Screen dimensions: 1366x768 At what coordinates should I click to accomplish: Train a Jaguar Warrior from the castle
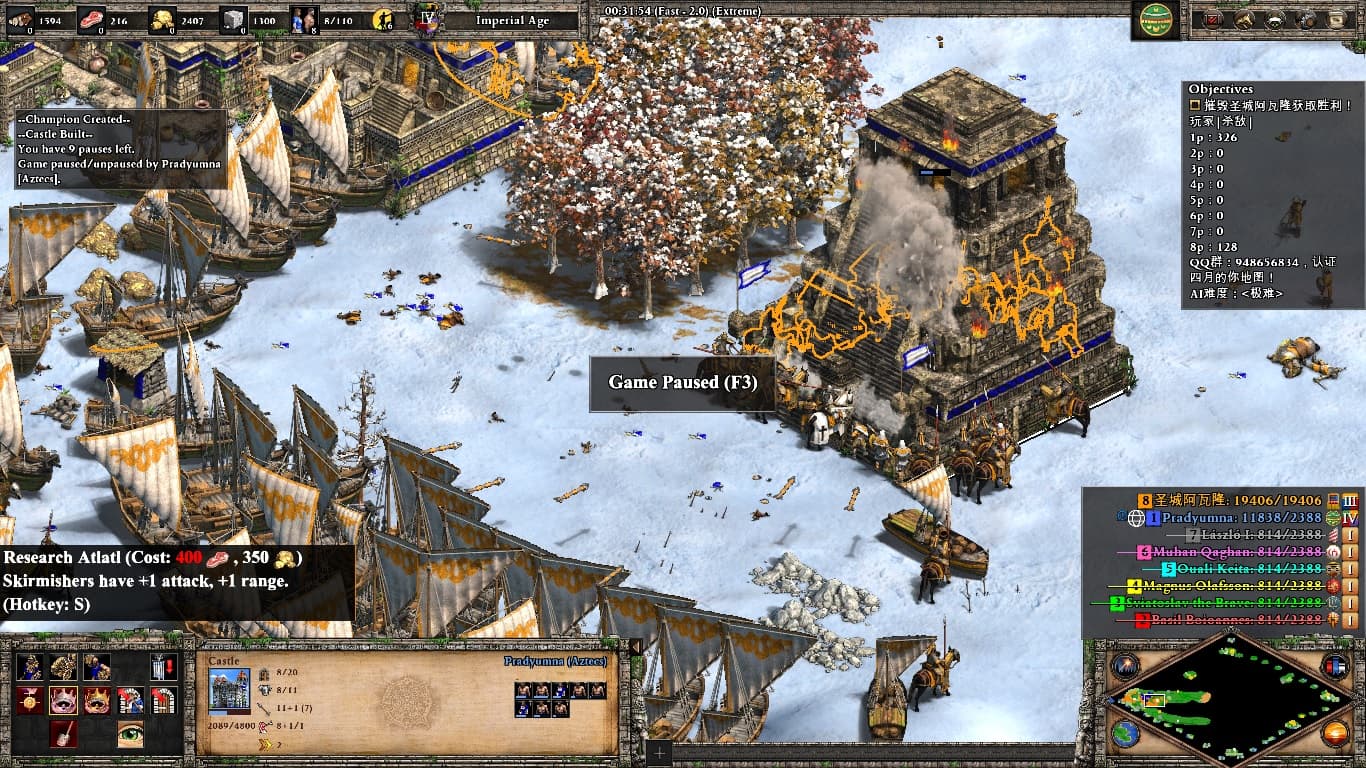[x=30, y=667]
